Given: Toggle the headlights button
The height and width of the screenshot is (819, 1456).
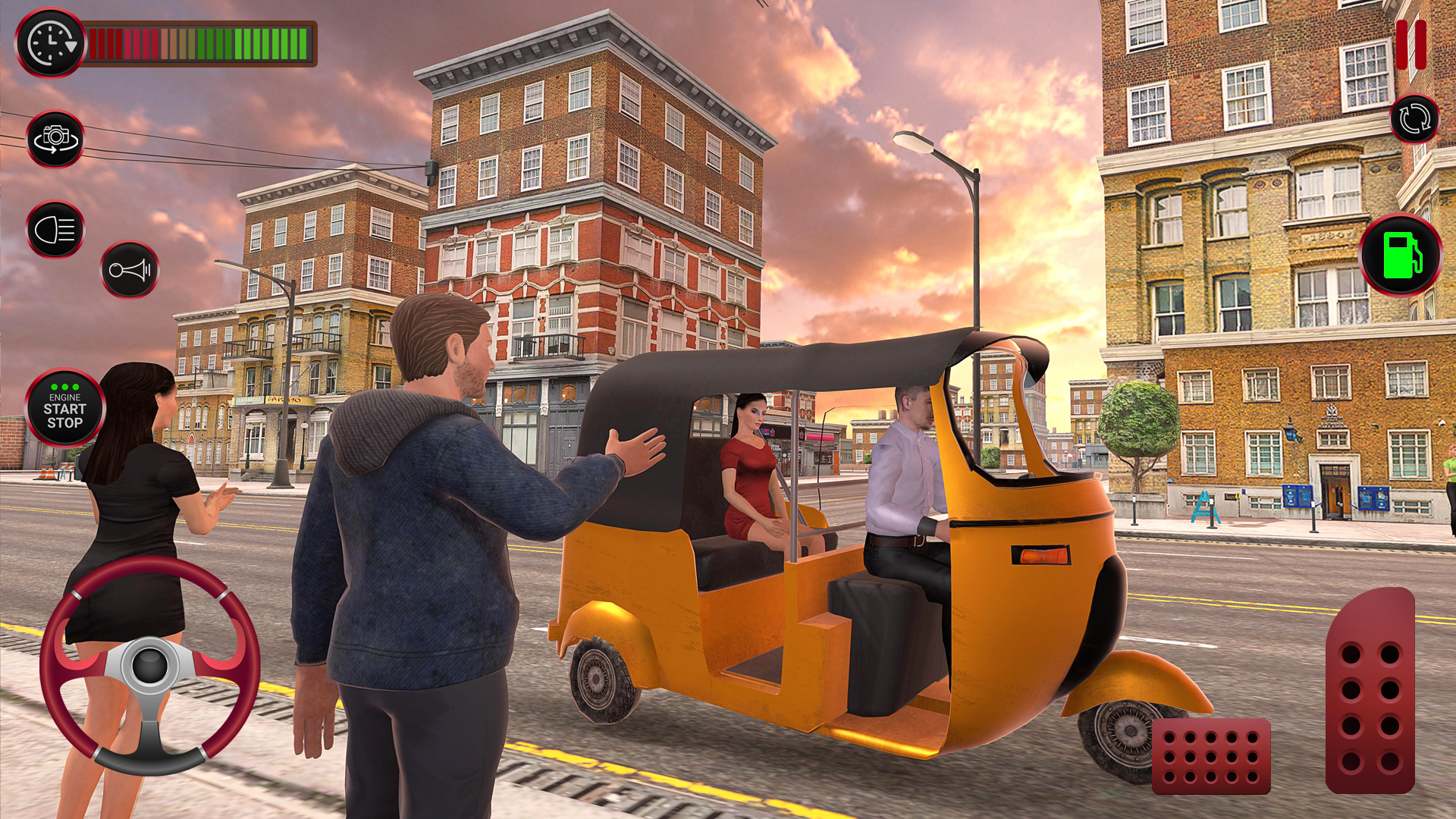Looking at the screenshot, I should click(55, 230).
